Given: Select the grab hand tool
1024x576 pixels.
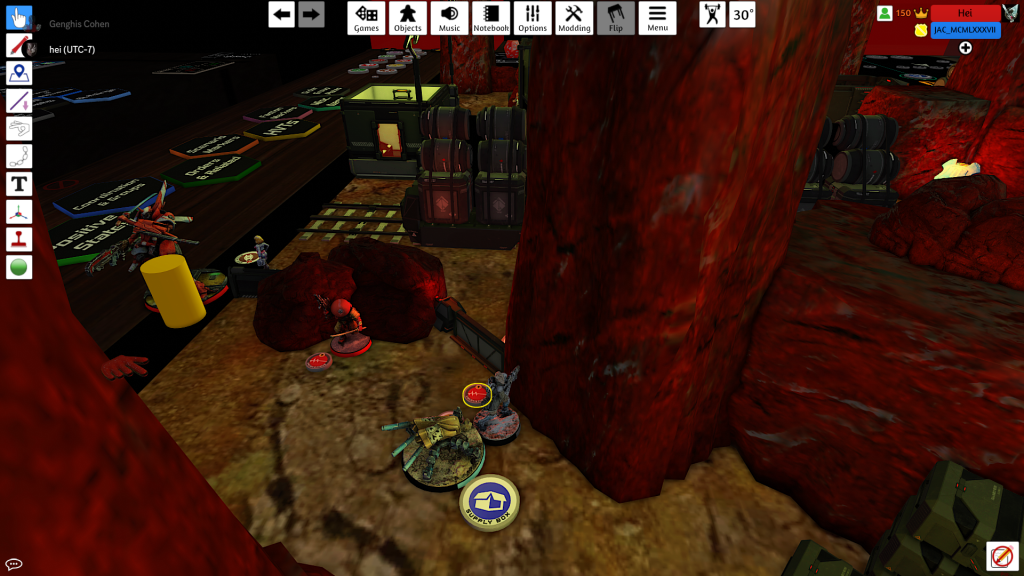Looking at the screenshot, I should point(19,18).
